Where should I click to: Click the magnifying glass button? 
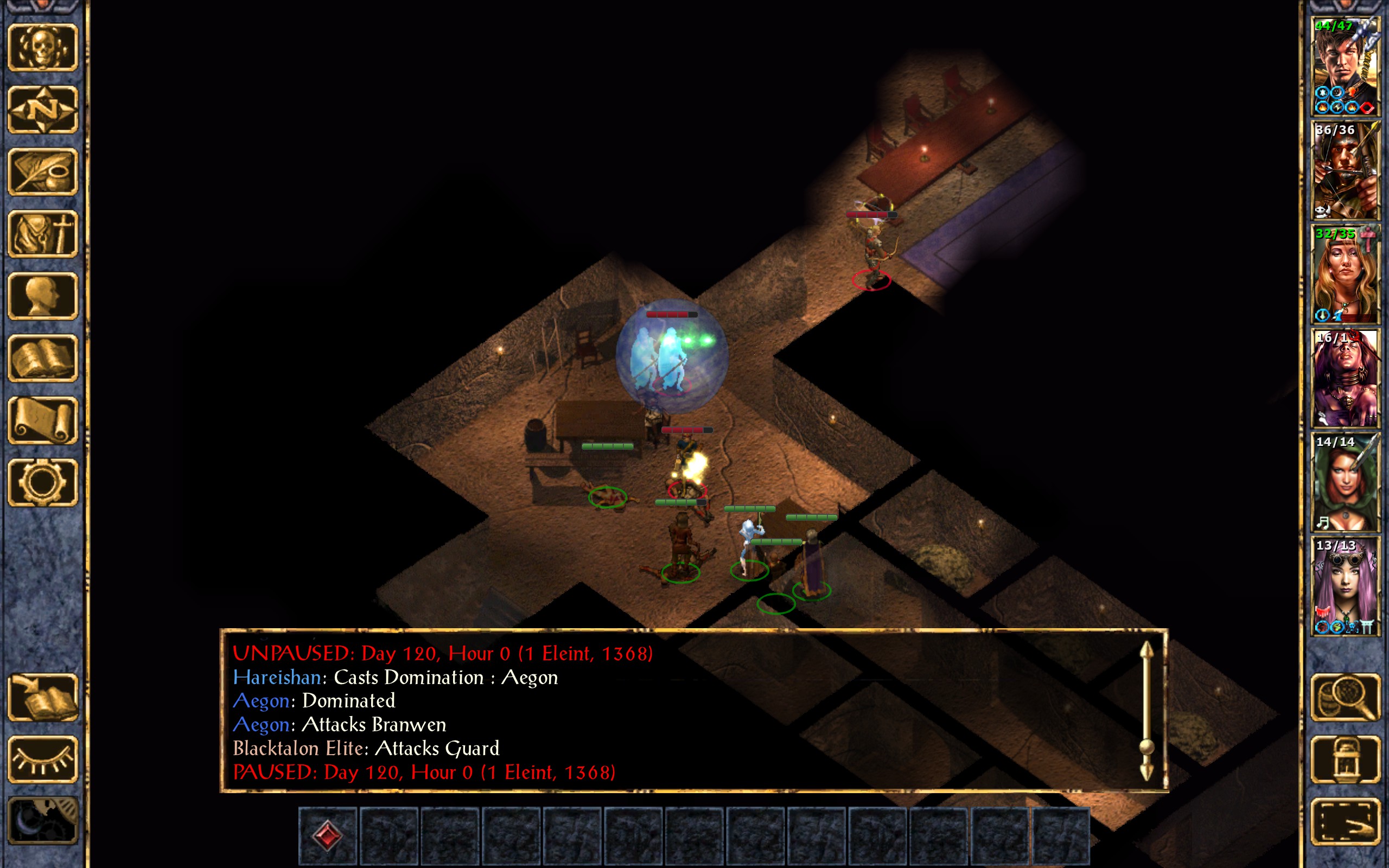click(1345, 697)
